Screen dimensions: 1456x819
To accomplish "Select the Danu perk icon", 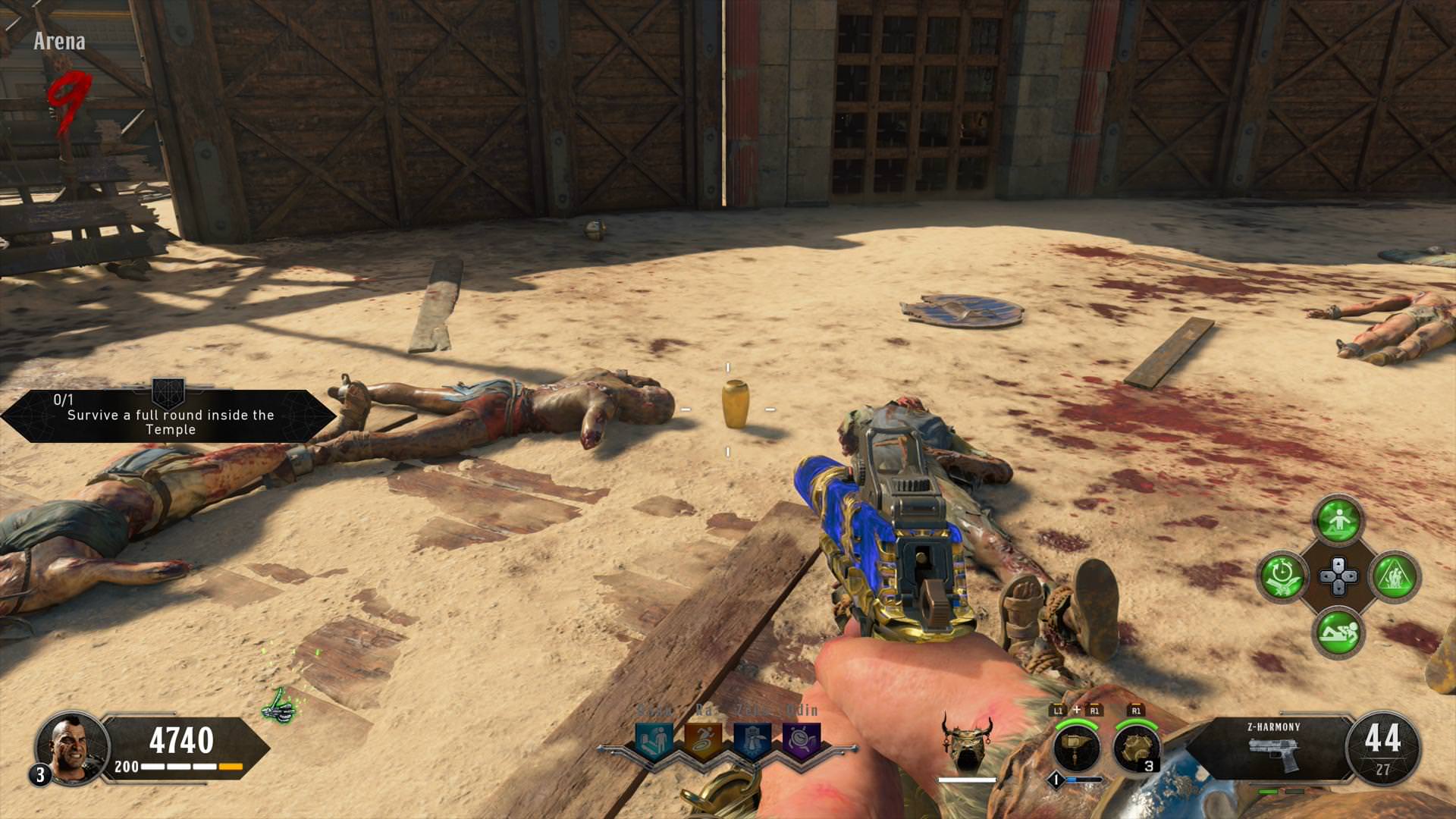I will coord(654,738).
